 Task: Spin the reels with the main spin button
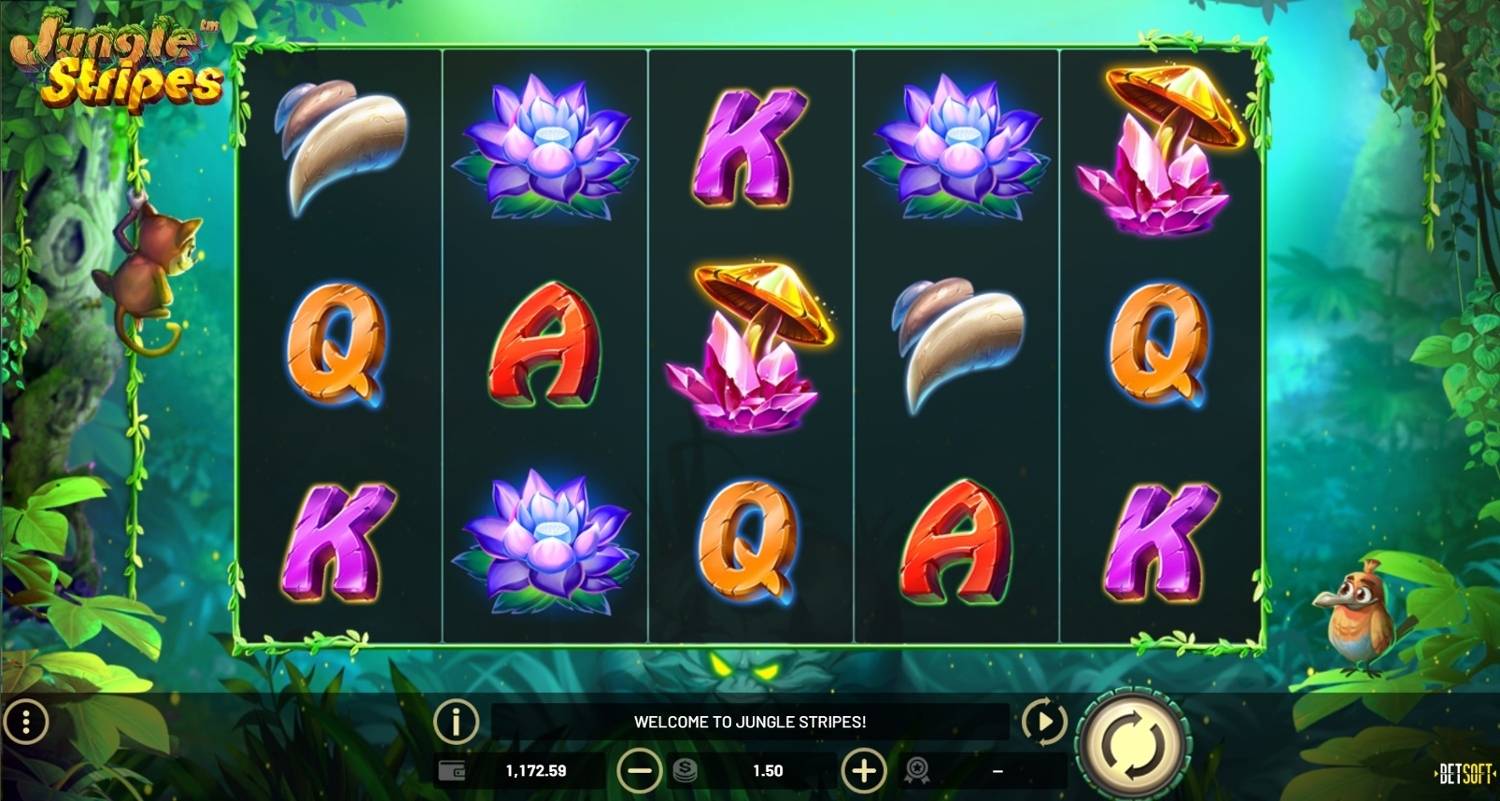tap(1134, 745)
